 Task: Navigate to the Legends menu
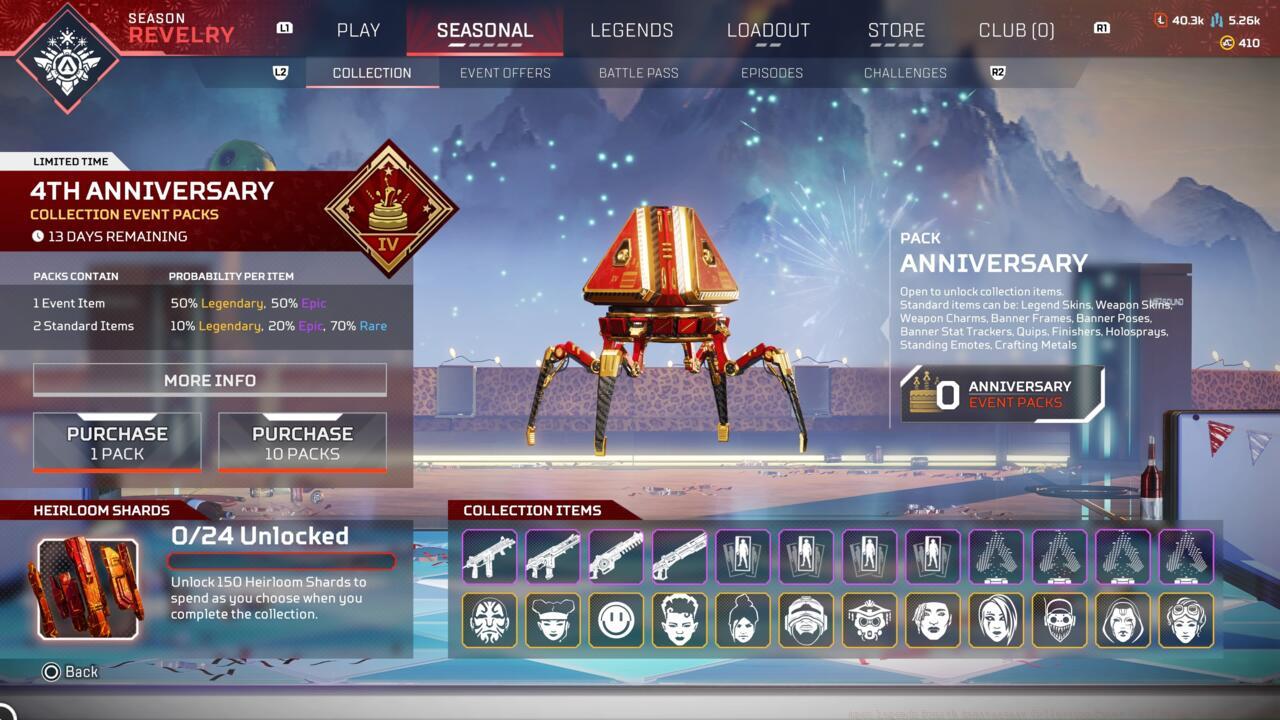[x=631, y=30]
